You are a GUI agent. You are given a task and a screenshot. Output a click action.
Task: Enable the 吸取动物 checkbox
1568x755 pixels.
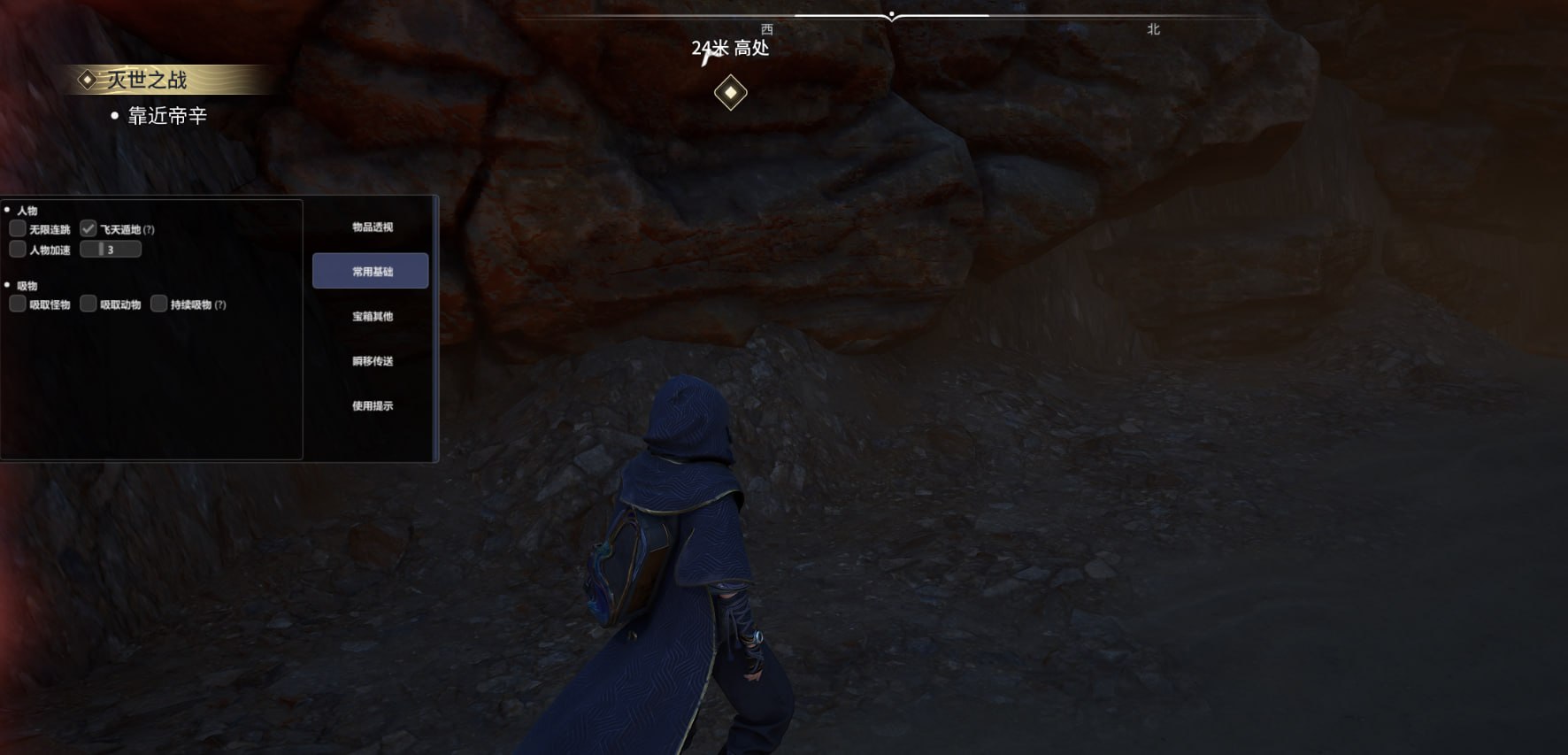coord(88,304)
